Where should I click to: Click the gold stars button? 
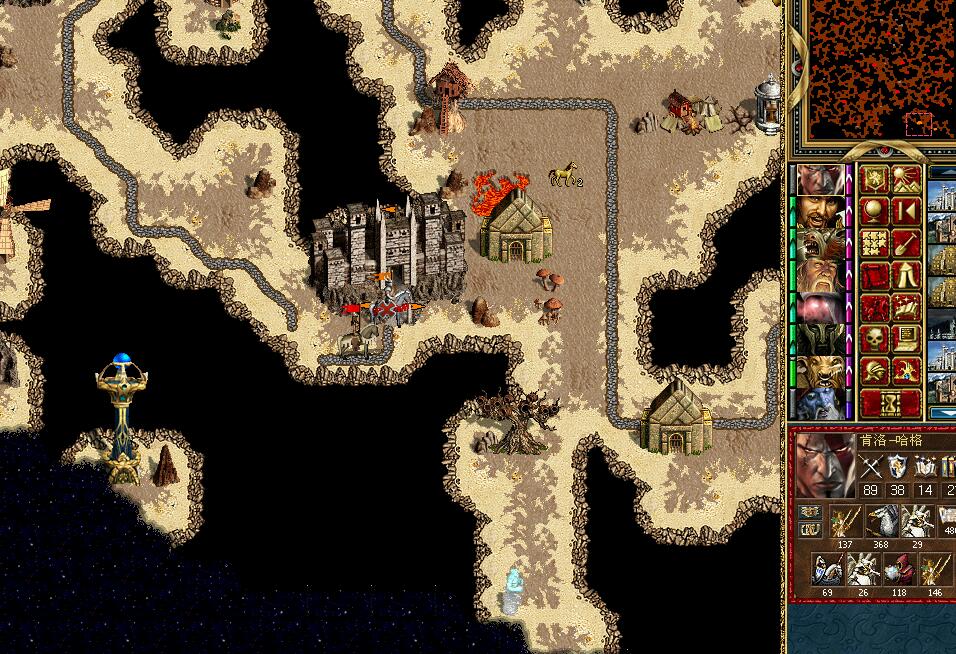tap(874, 244)
